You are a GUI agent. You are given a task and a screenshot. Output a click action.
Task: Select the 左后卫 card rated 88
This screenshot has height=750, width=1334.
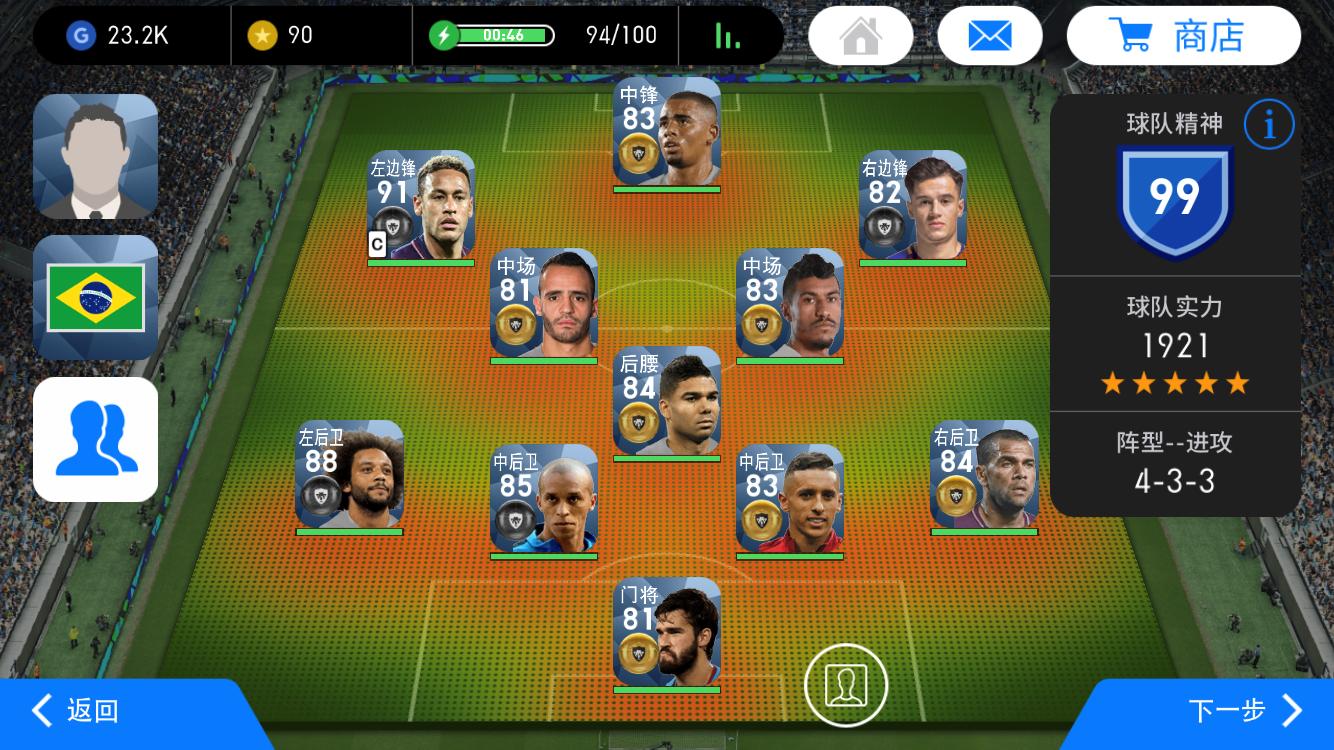point(350,475)
